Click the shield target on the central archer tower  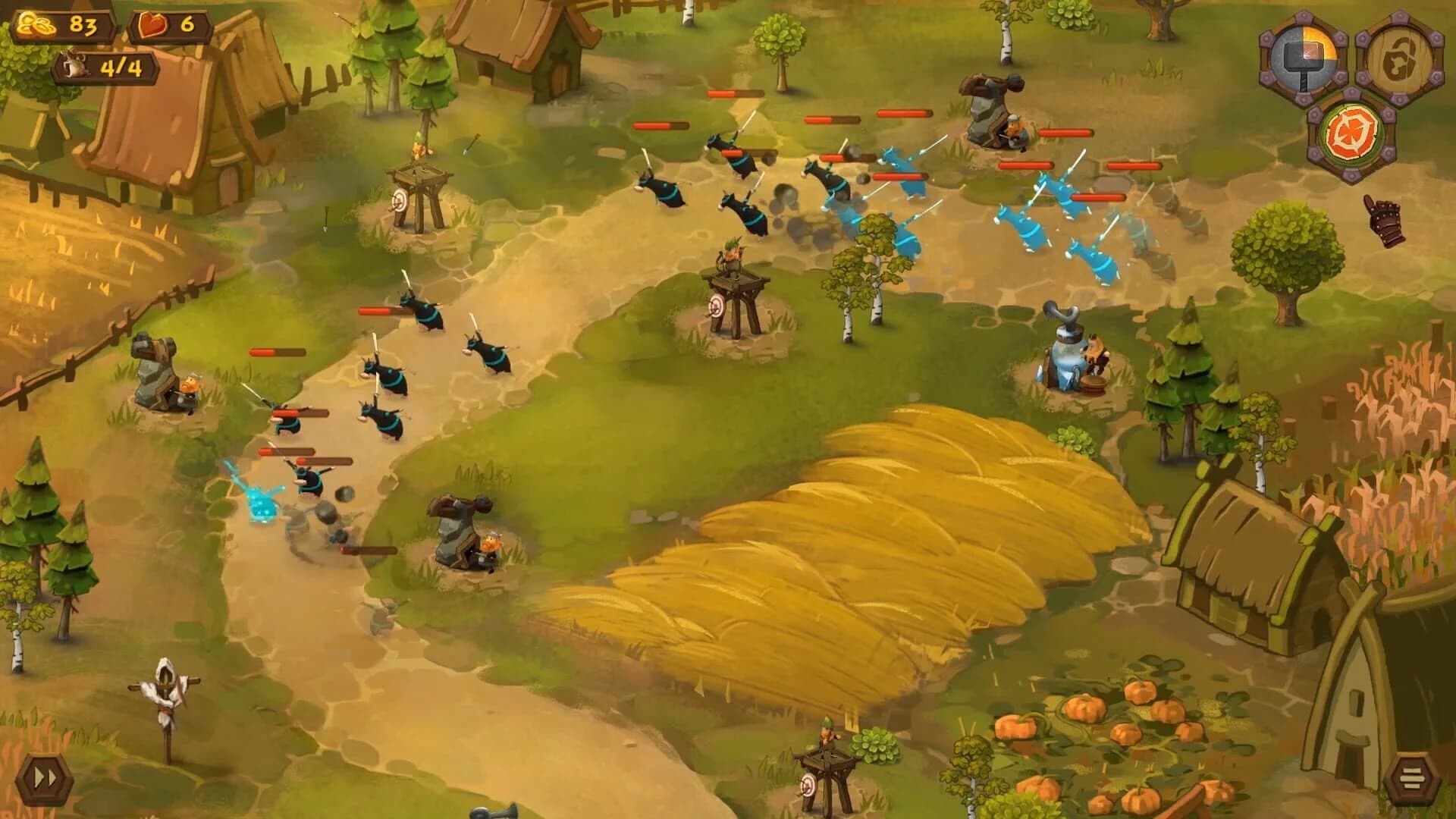[717, 307]
